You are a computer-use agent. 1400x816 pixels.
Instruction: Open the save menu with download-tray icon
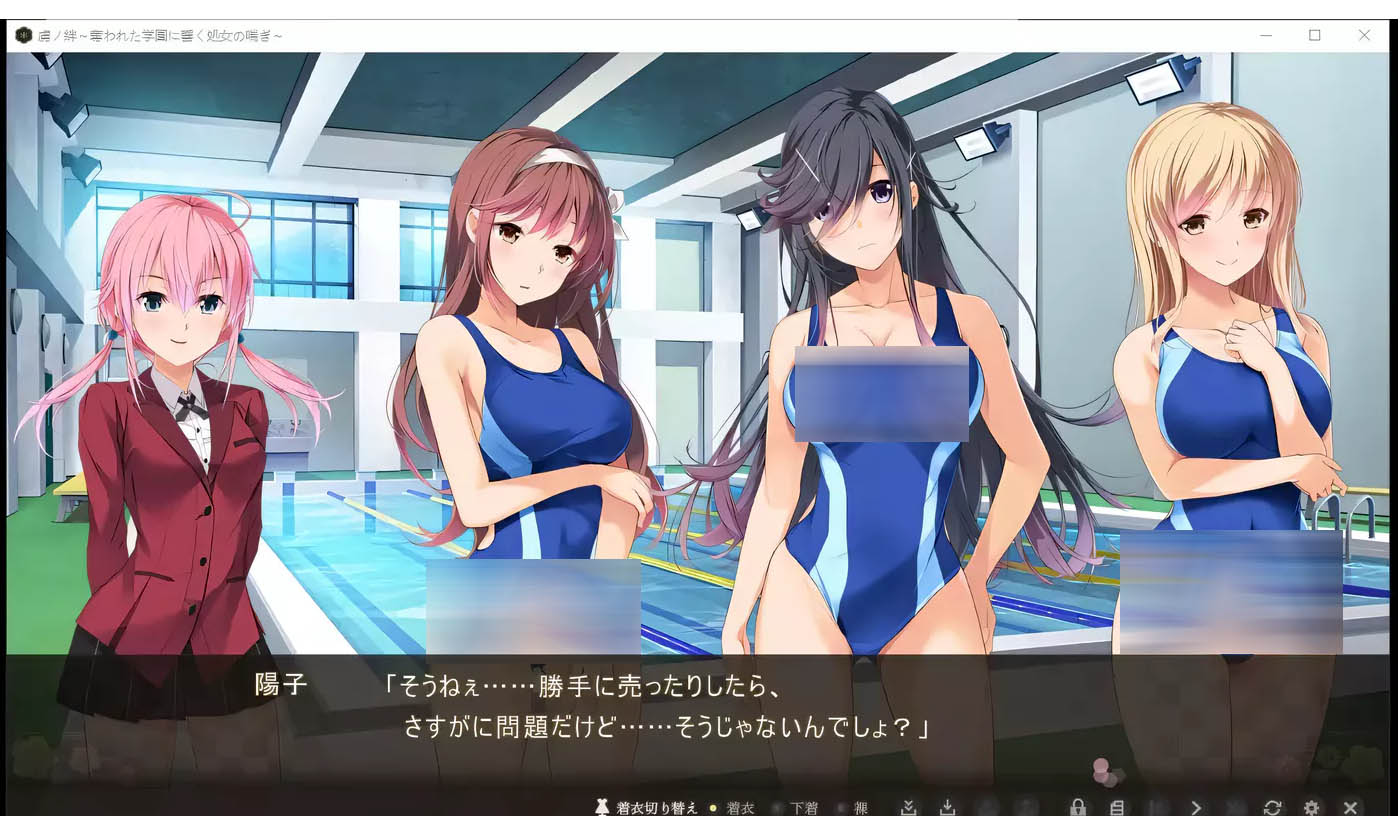[947, 807]
